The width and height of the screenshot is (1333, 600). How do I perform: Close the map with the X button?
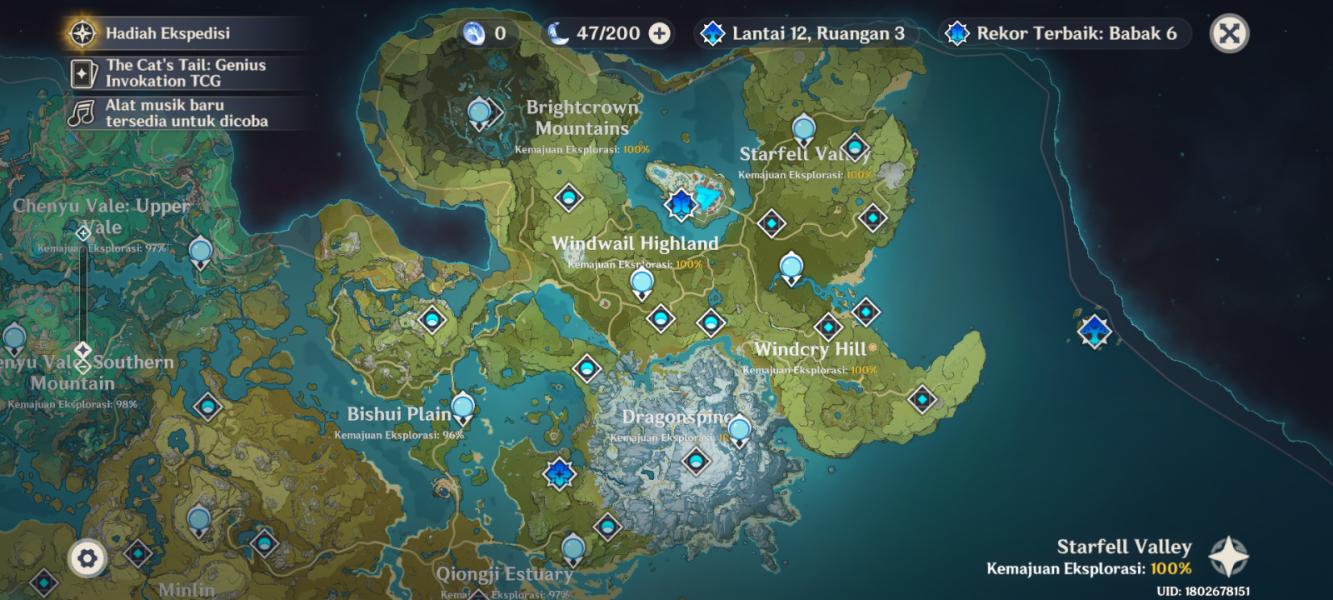(x=1229, y=34)
